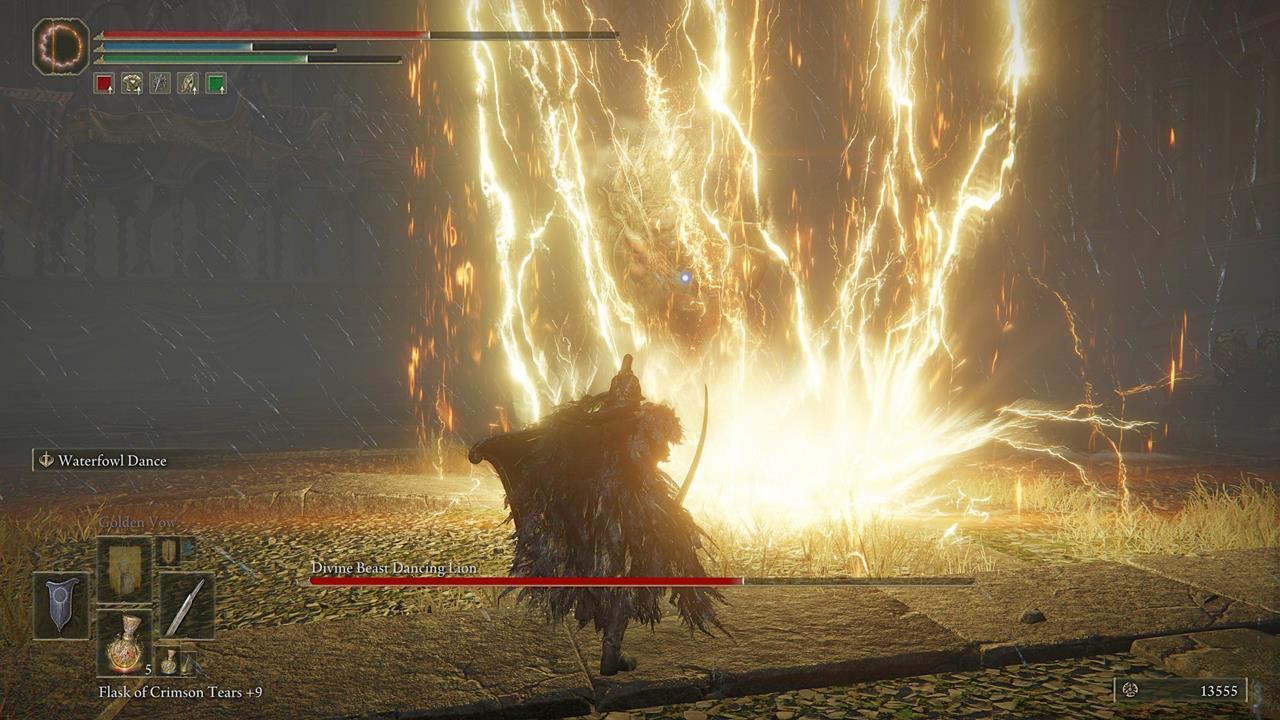Select the equipped katana weapon slot icon
Image resolution: width=1280 pixels, height=720 pixels.
(188, 602)
